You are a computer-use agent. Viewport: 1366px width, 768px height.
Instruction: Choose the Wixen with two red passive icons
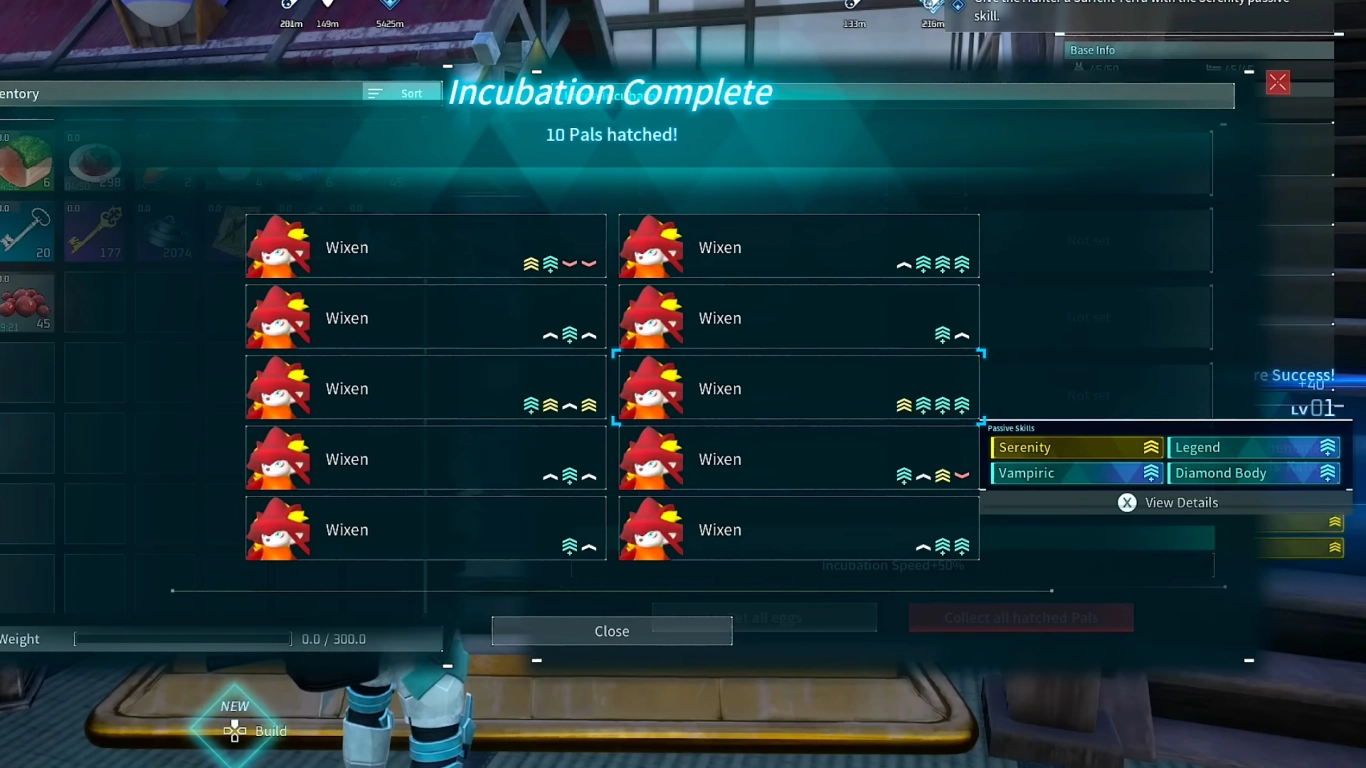coord(425,247)
